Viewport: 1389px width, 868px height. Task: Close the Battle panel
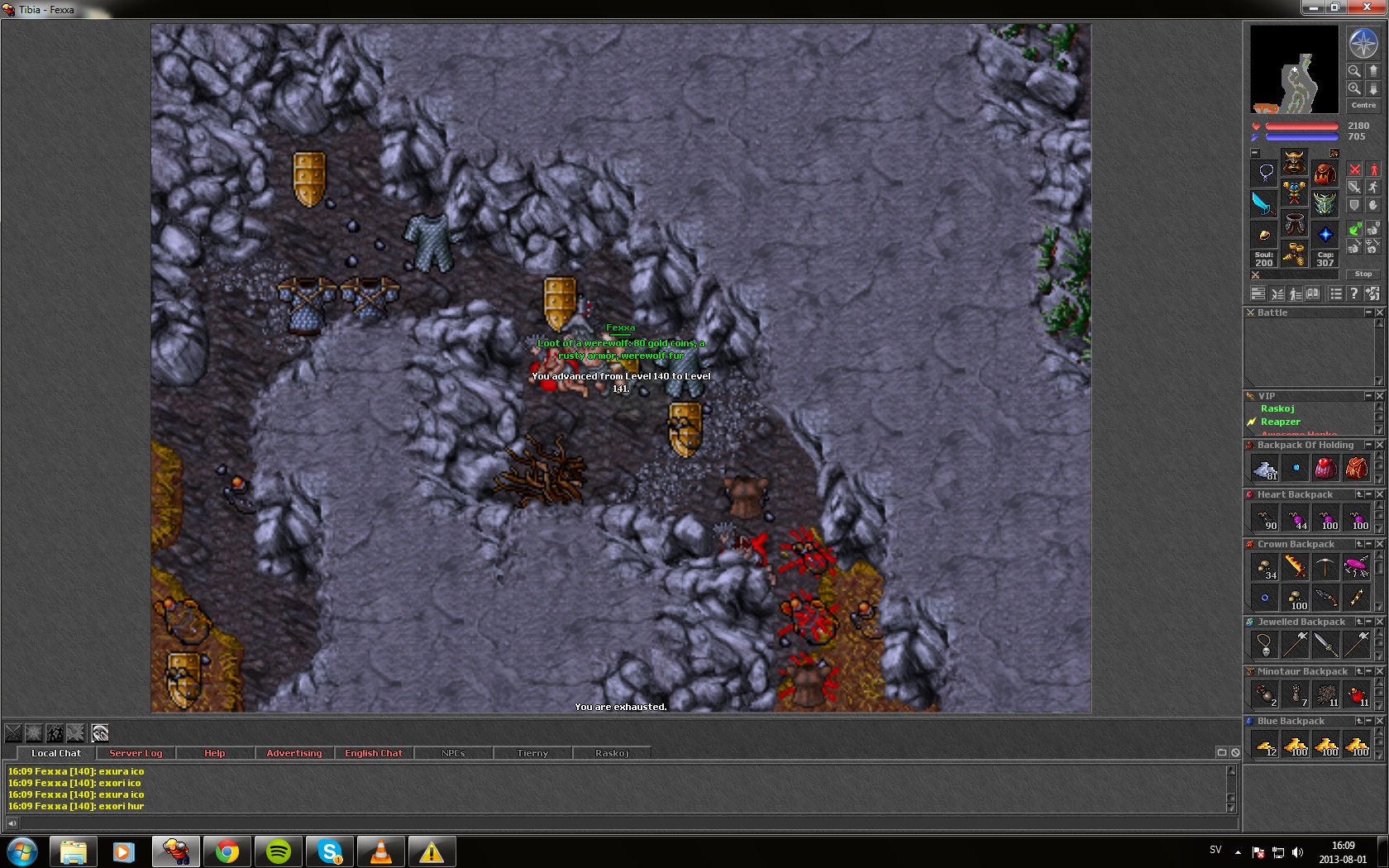(1379, 312)
